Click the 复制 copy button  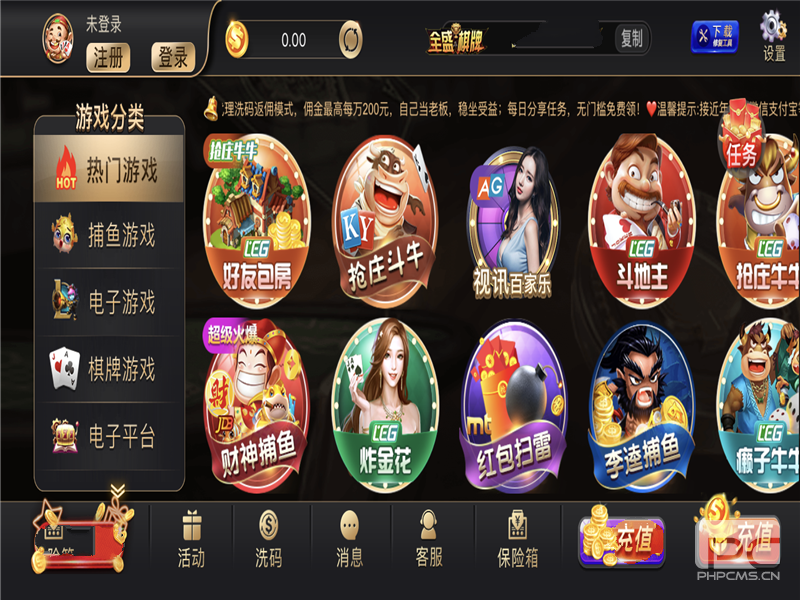pyautogui.click(x=632, y=39)
